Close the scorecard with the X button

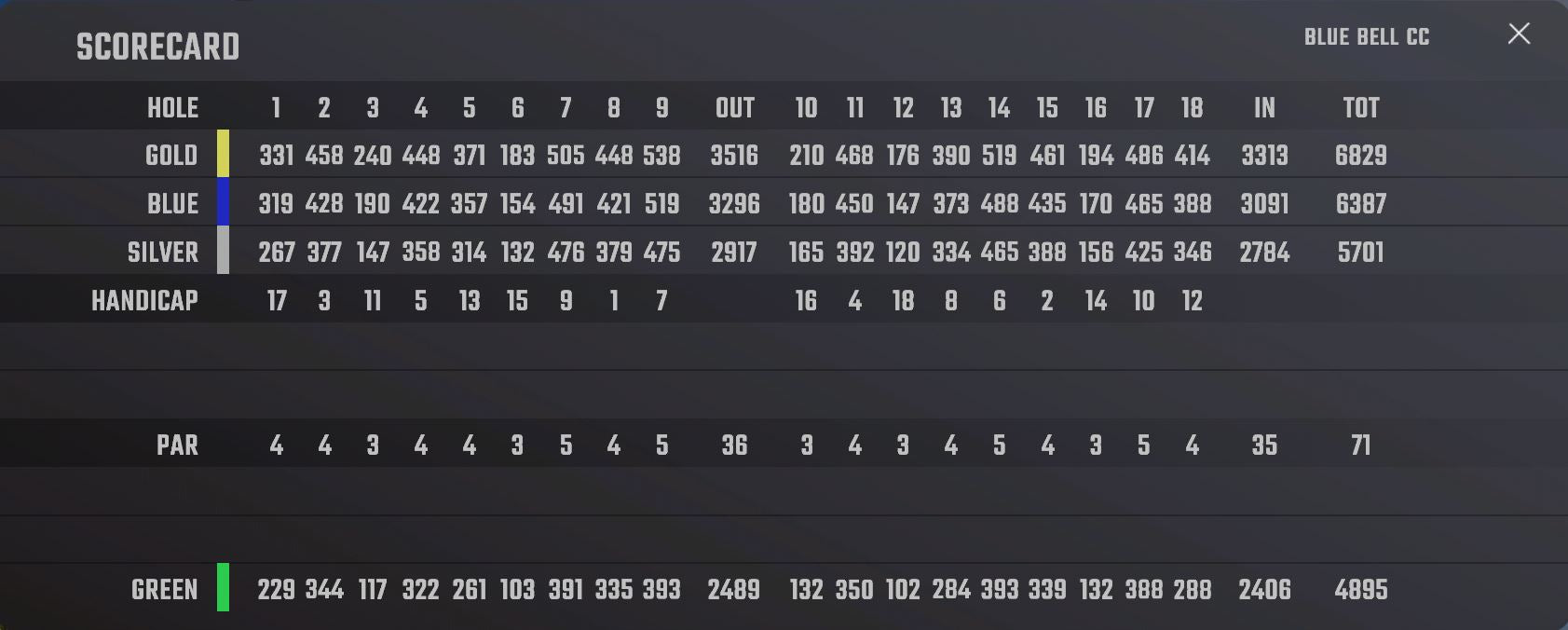pyautogui.click(x=1519, y=34)
